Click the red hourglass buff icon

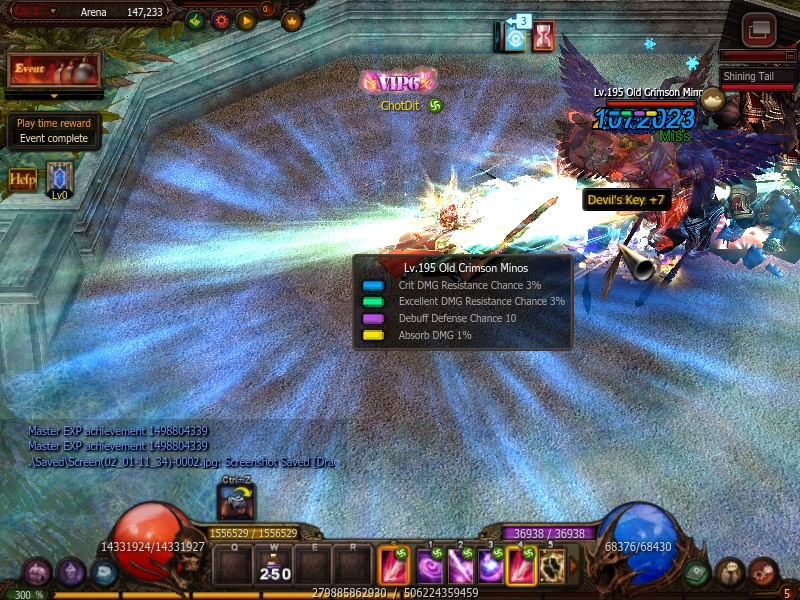tap(544, 36)
